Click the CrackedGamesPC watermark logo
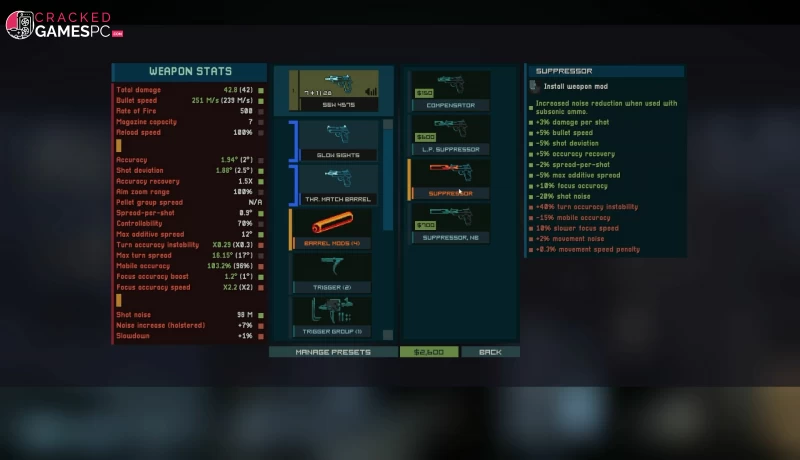The height and width of the screenshot is (460, 800). coord(64,25)
